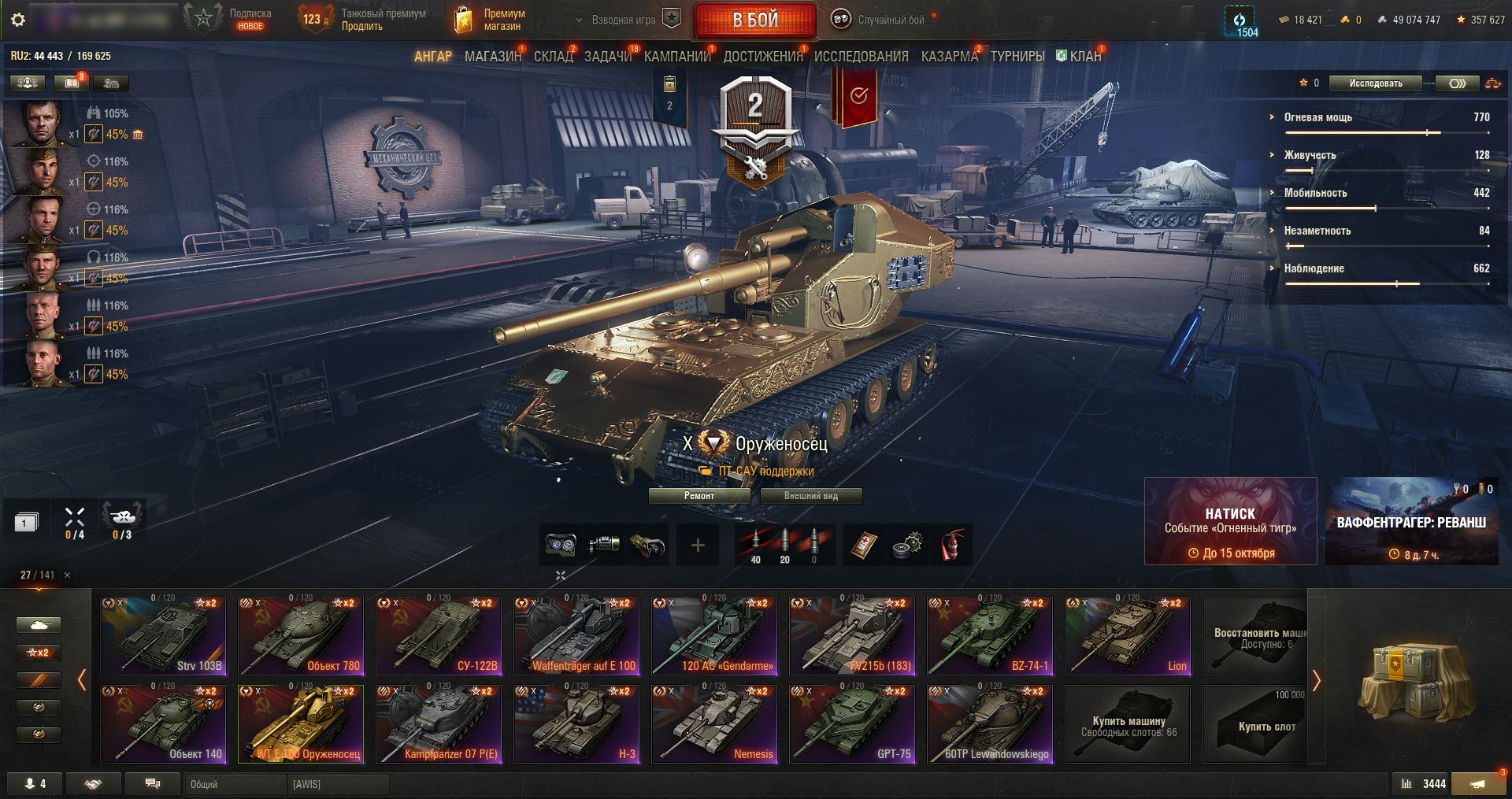This screenshot has width=1512, height=799.
Task: Open the settings gear menu
Action: coord(18,20)
